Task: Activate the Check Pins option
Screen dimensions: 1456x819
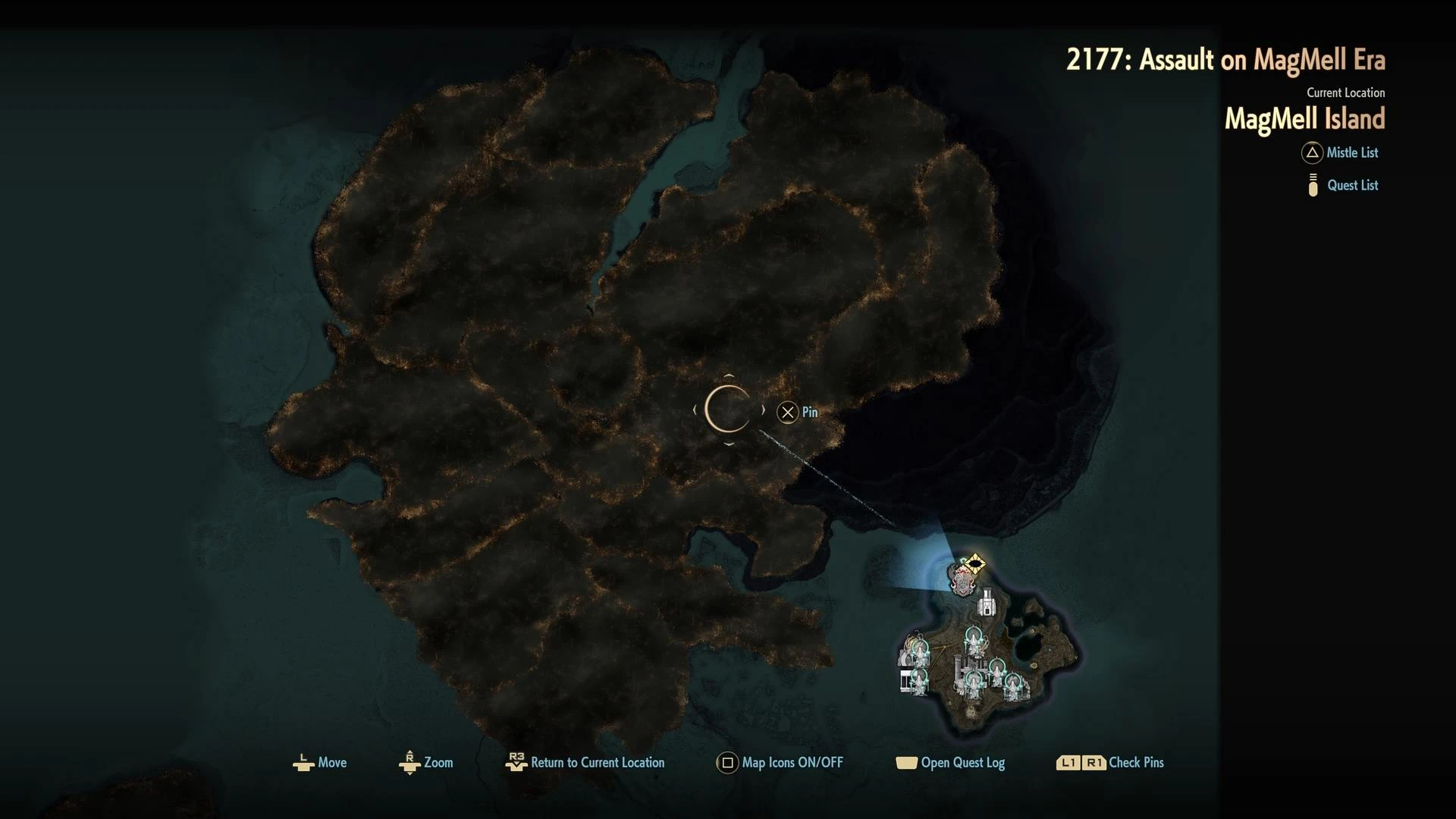Action: tap(1110, 763)
